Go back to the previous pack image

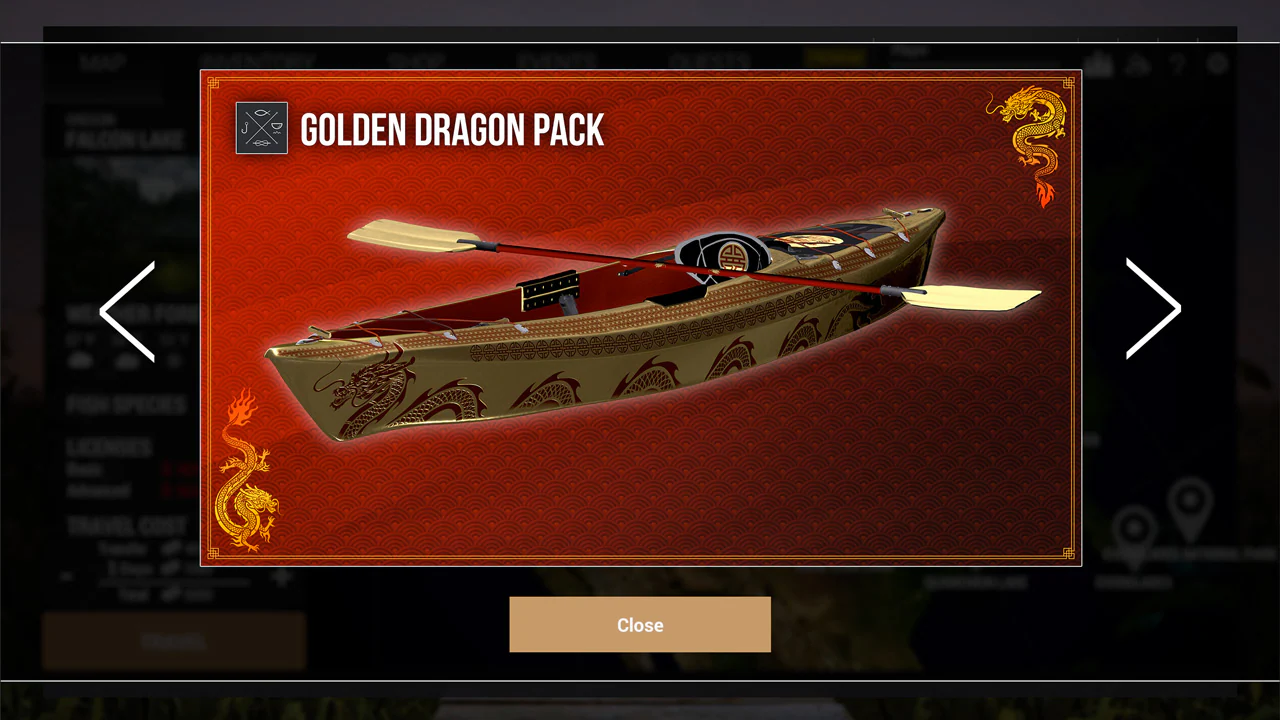point(128,311)
